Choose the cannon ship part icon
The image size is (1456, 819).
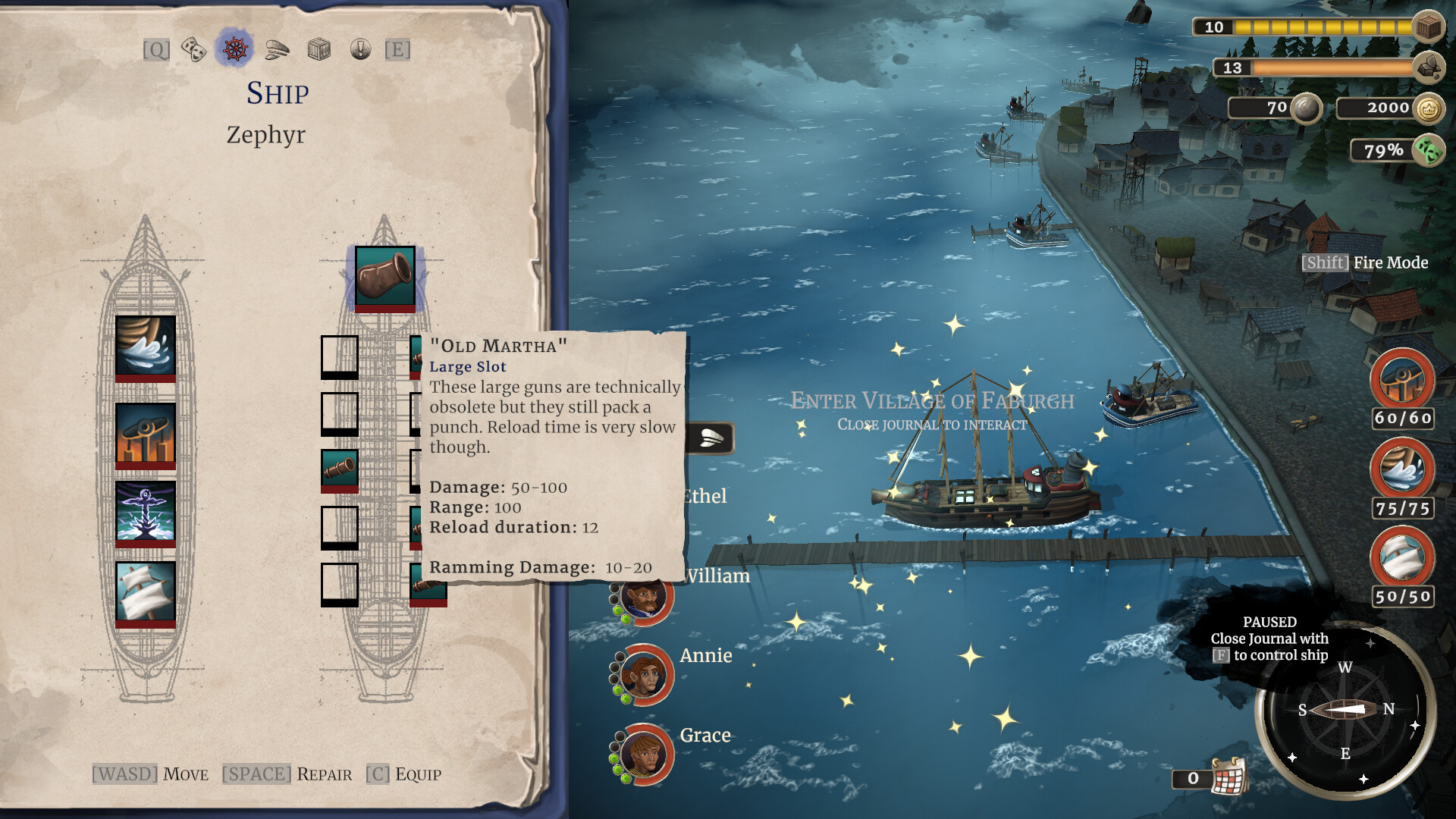coord(146,433)
